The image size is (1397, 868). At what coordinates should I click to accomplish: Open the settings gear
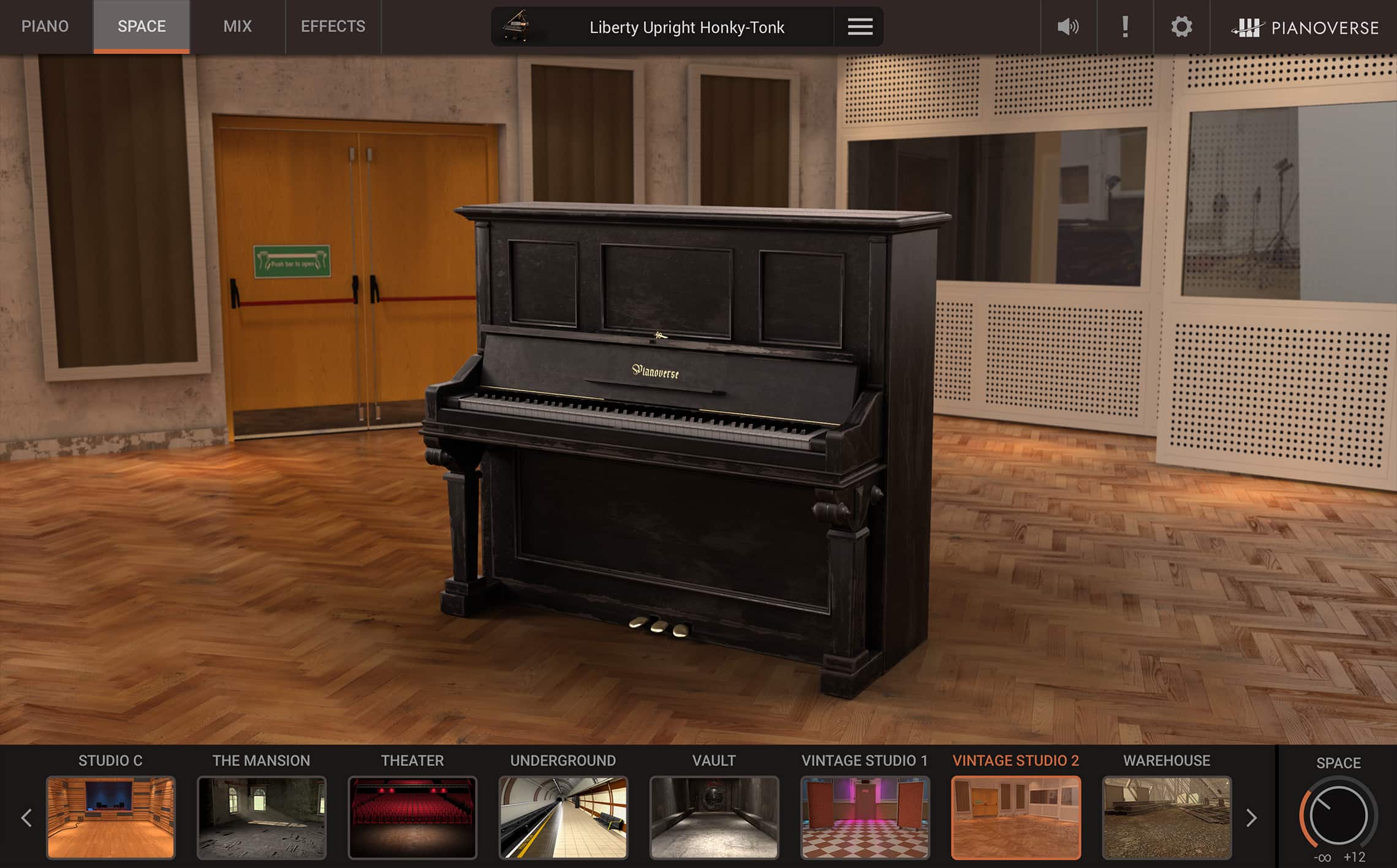point(1181,26)
